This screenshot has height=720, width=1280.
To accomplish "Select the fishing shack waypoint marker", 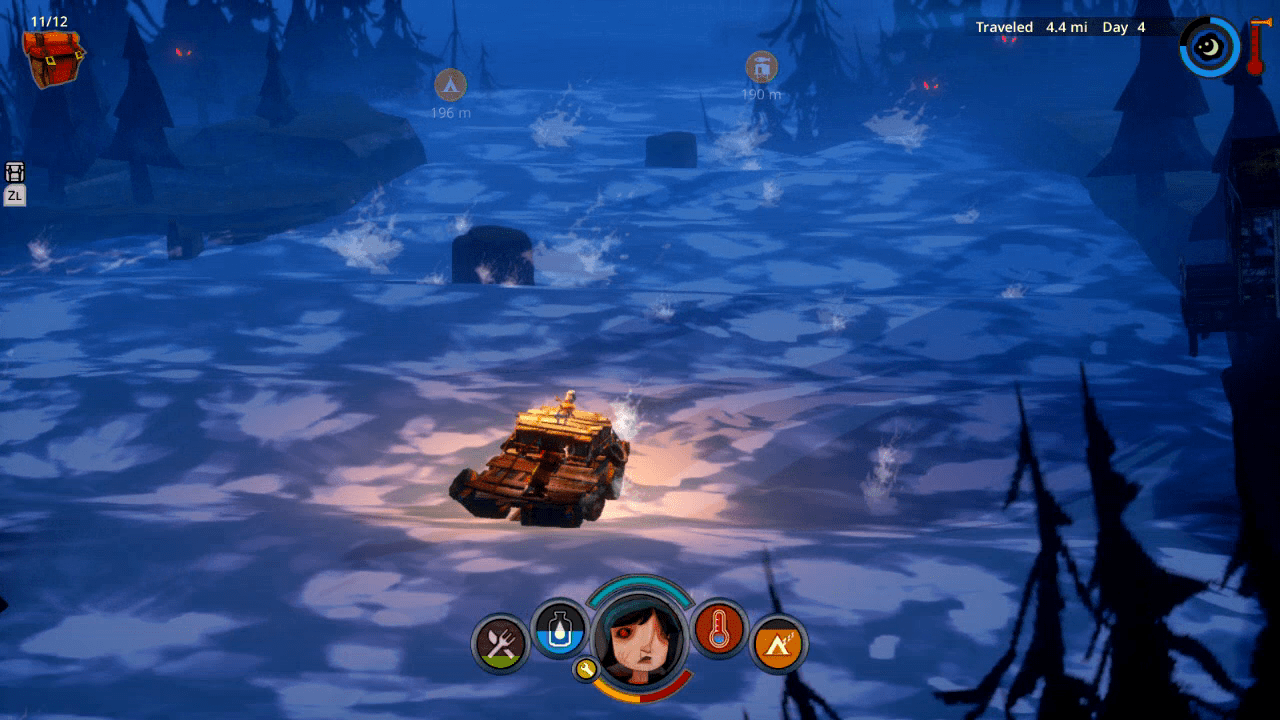I will (761, 67).
